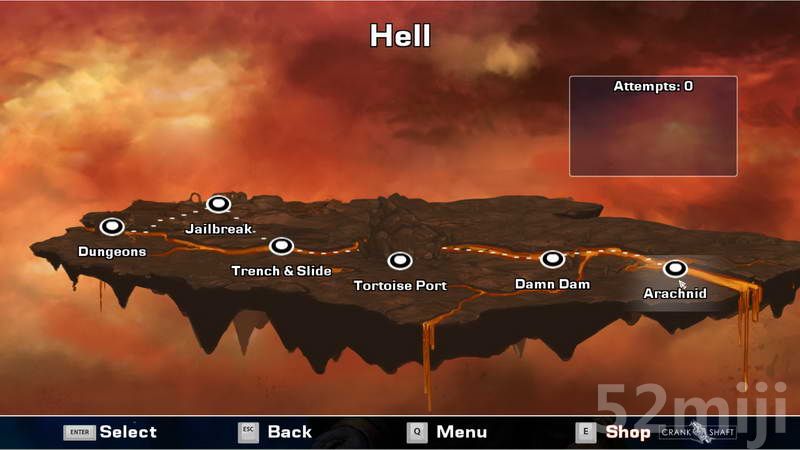Go Back from the Hell map
This screenshot has width=800, height=450.
click(x=275, y=432)
